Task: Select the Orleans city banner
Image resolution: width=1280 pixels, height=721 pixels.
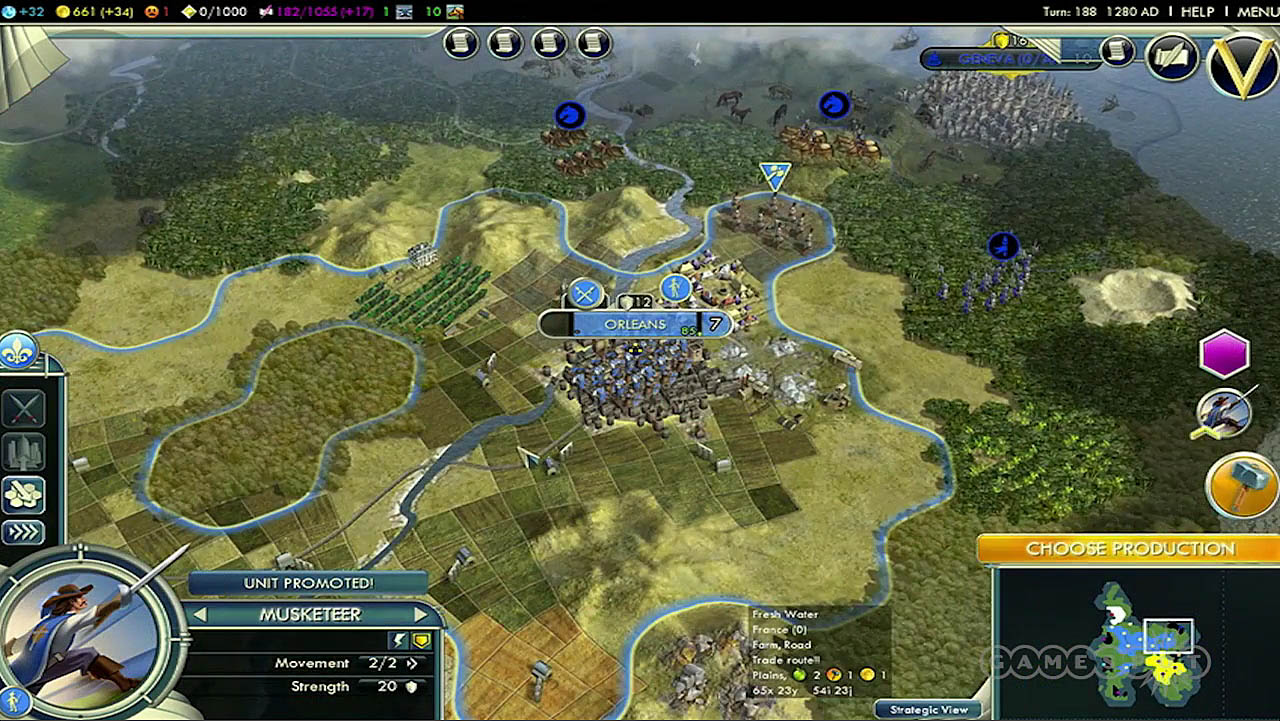Action: pyautogui.click(x=636, y=324)
